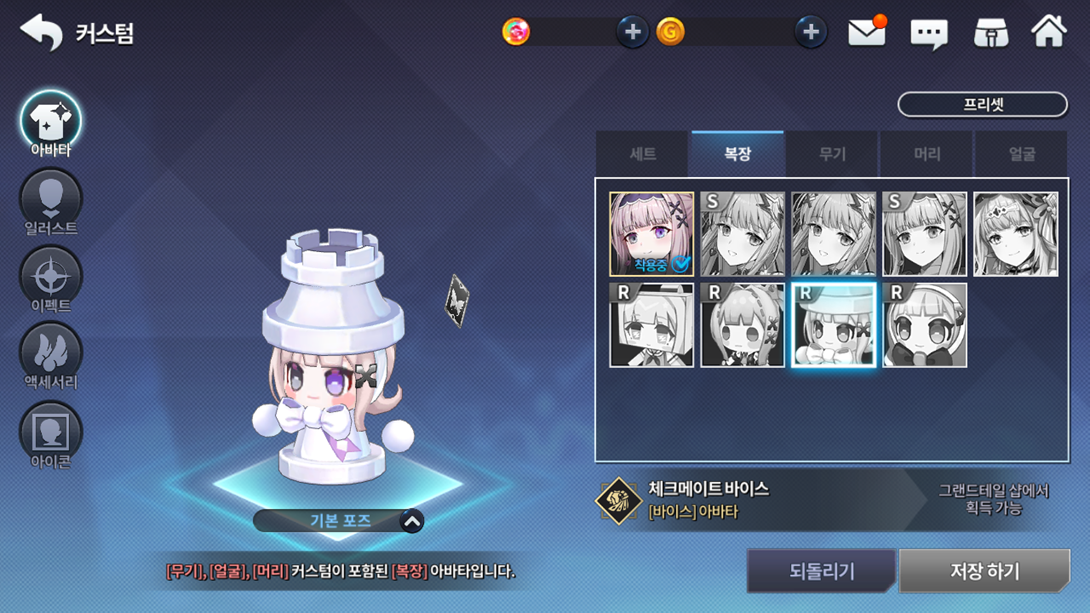Switch to the 세트 tab

point(643,154)
